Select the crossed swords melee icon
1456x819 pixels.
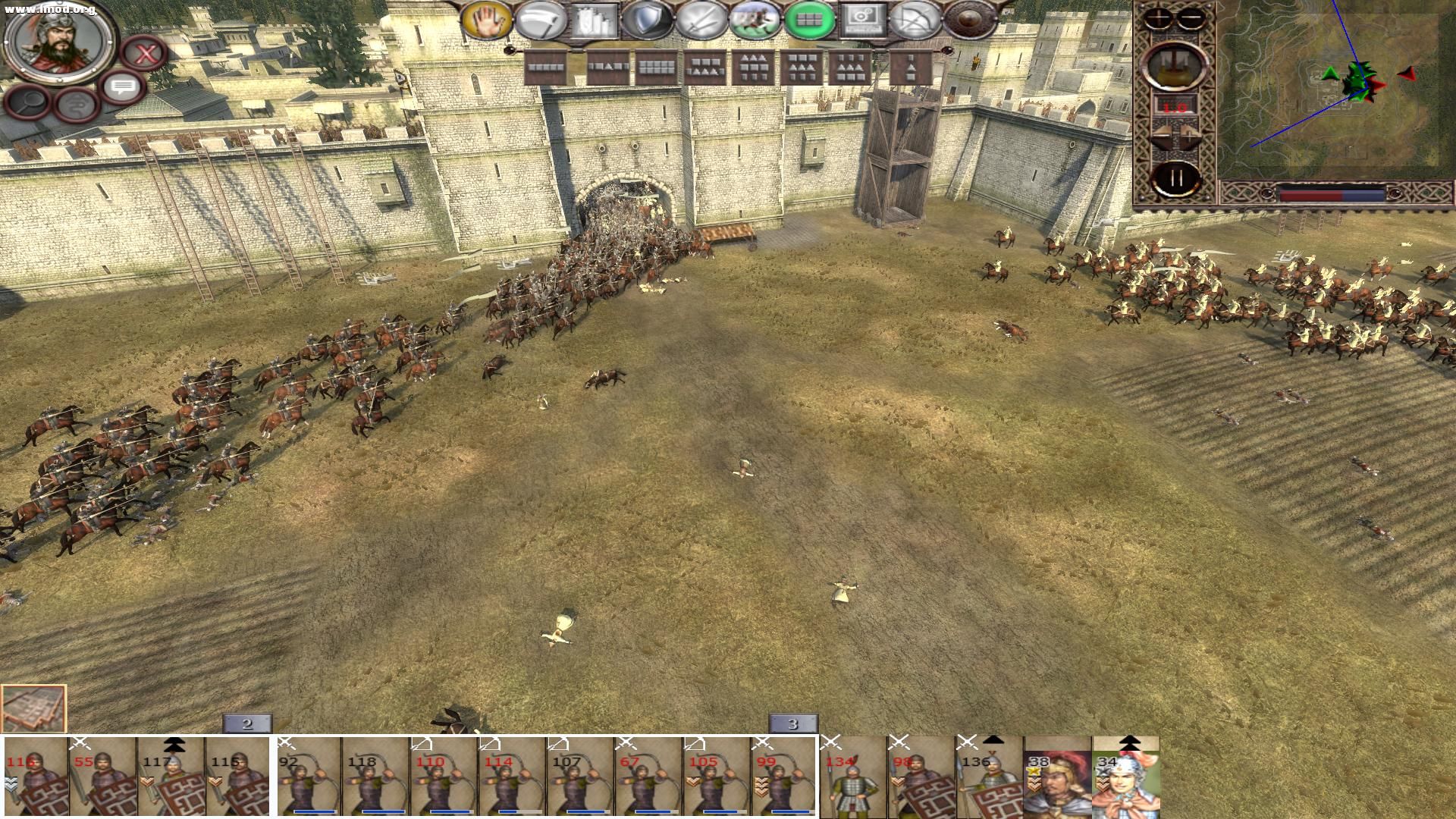point(701,20)
